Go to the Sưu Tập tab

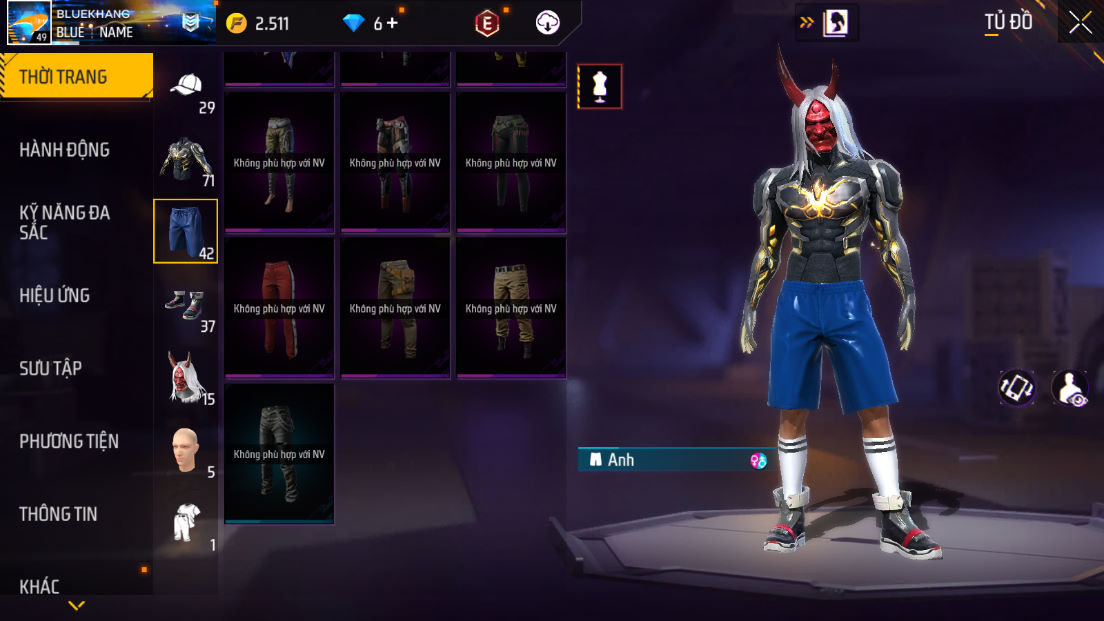(50, 368)
